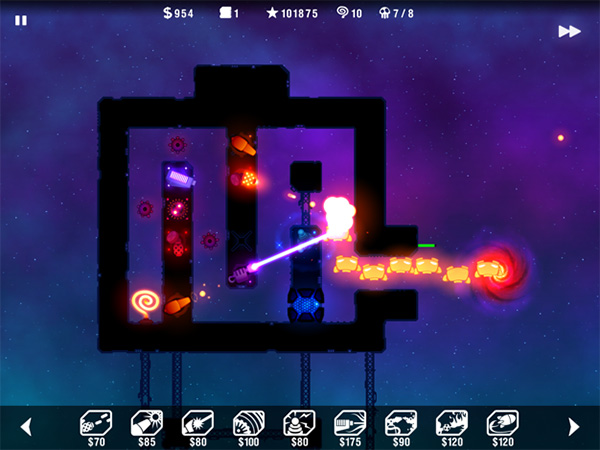Pick the $90 tower
The image size is (600, 450).
tap(401, 423)
